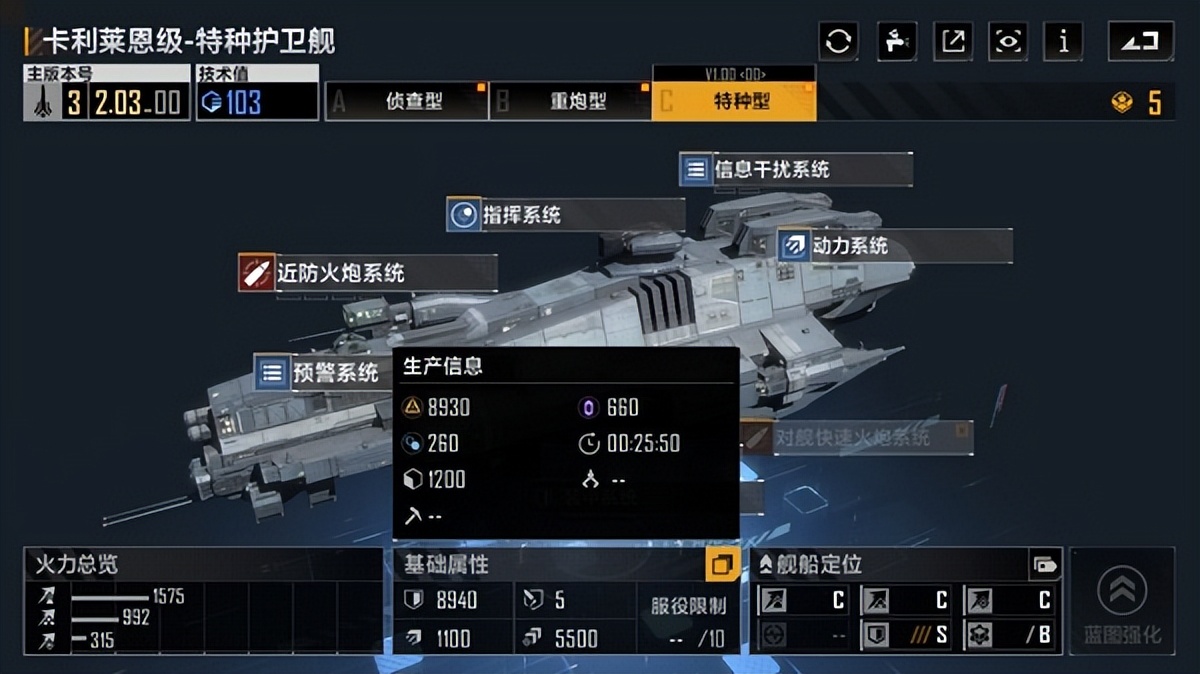Go back using the return arrow button

(1140, 41)
